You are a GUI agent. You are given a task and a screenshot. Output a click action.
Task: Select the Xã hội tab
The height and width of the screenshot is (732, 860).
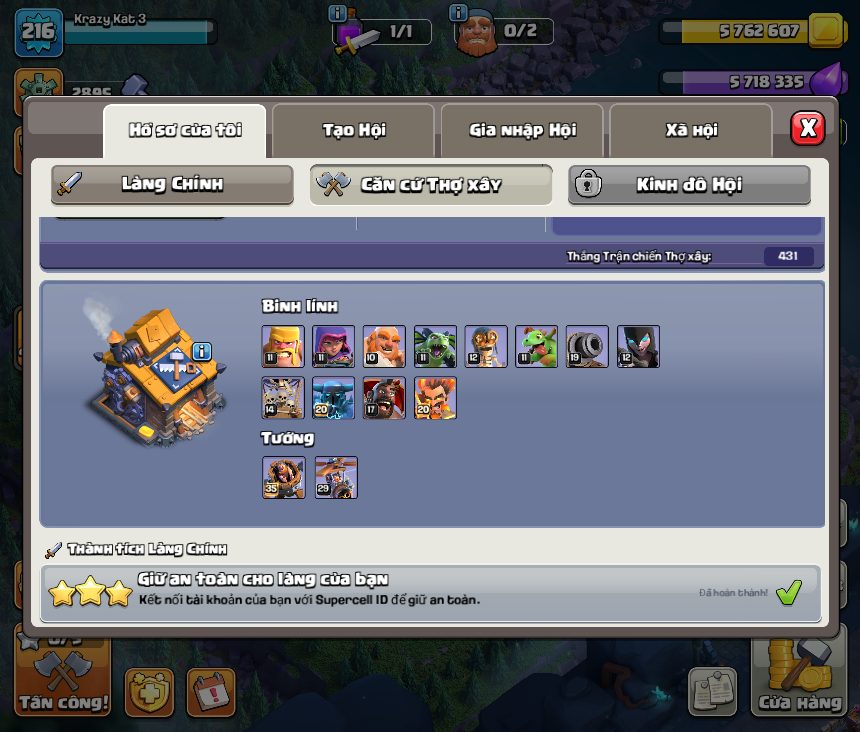pos(691,130)
